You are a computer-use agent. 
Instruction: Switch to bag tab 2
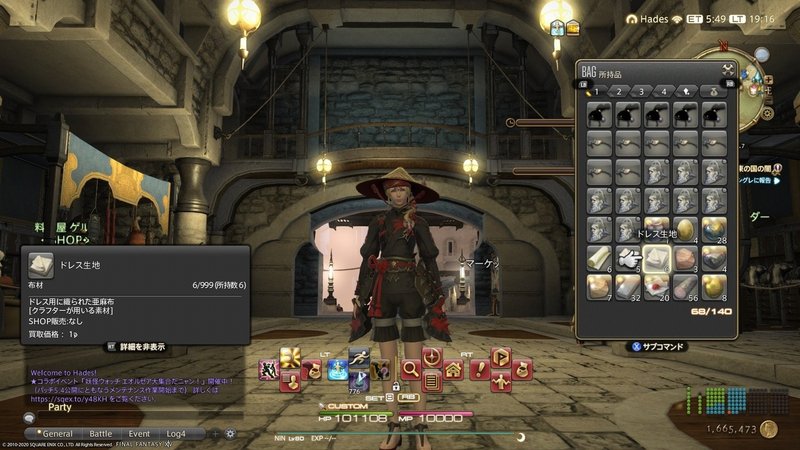click(620, 91)
